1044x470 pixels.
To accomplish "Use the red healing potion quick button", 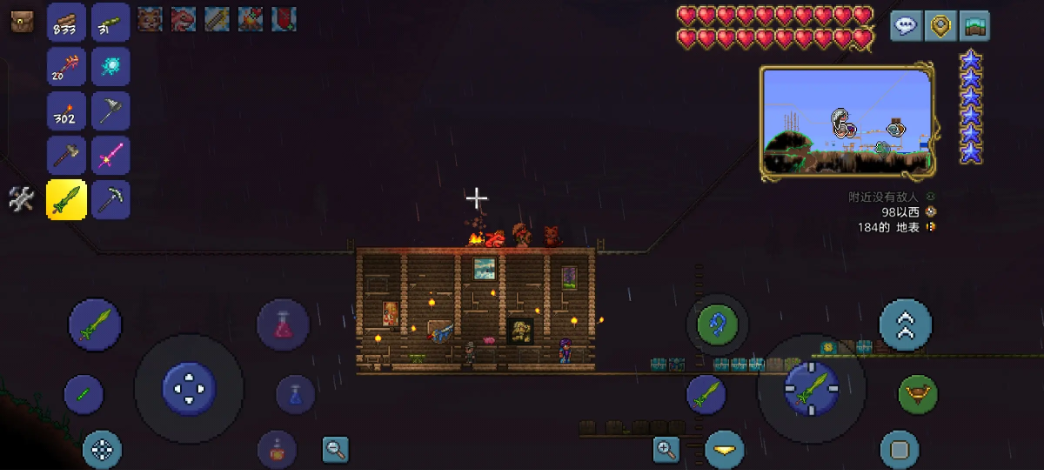I will [x=283, y=325].
